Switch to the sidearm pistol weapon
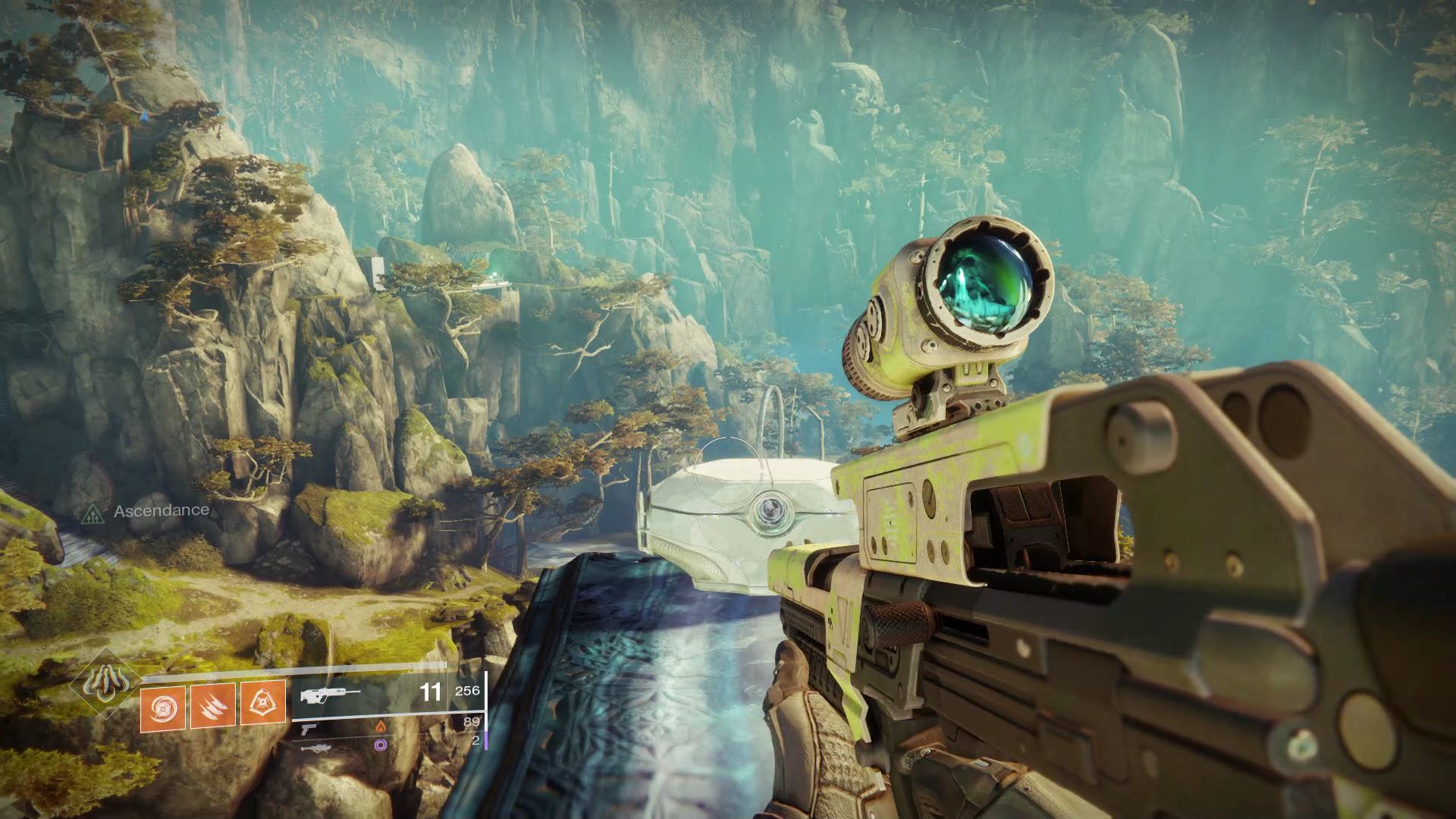Image resolution: width=1456 pixels, height=819 pixels. coord(309,728)
